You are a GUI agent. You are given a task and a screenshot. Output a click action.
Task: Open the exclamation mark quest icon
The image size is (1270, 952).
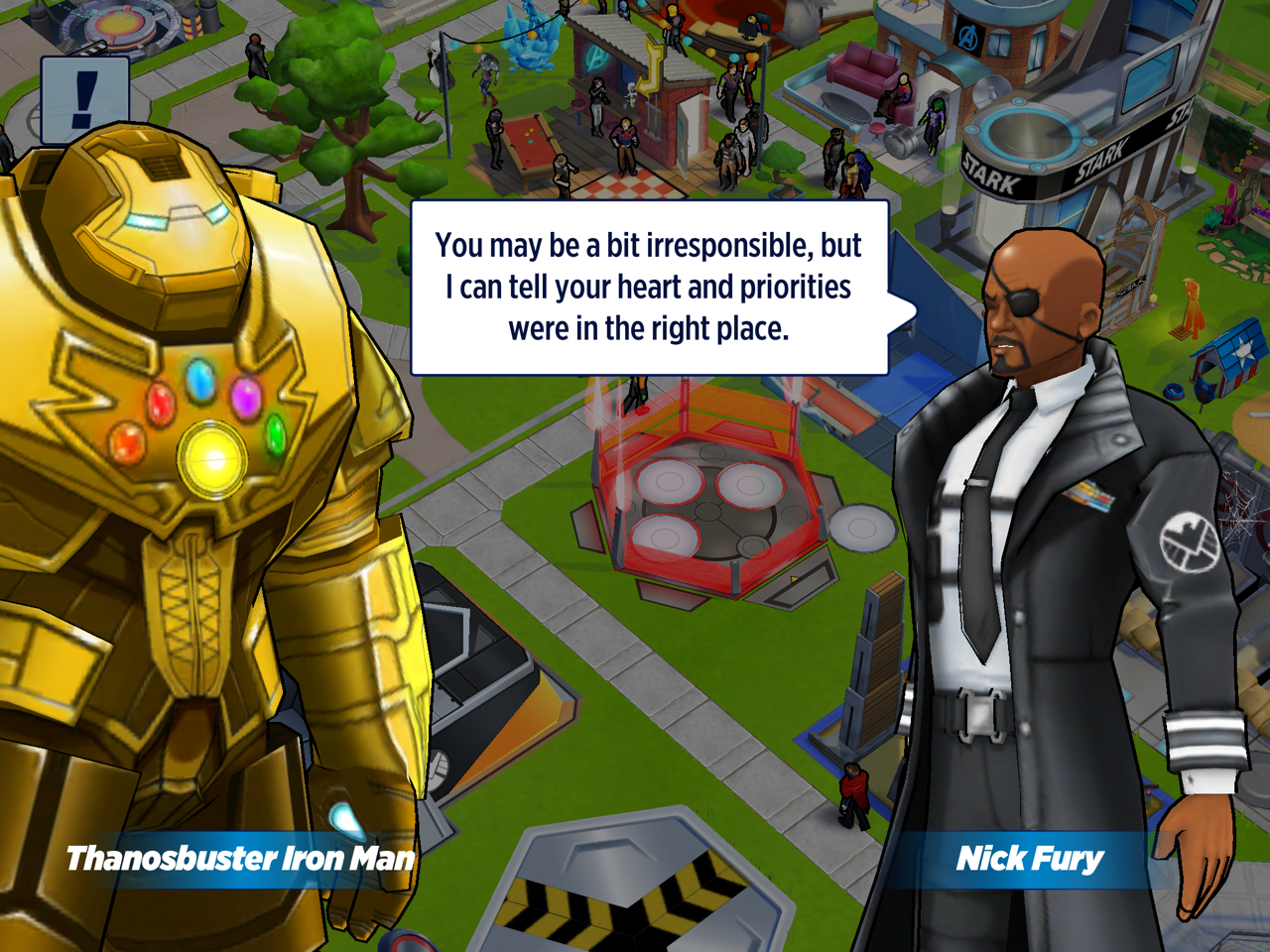click(x=85, y=99)
